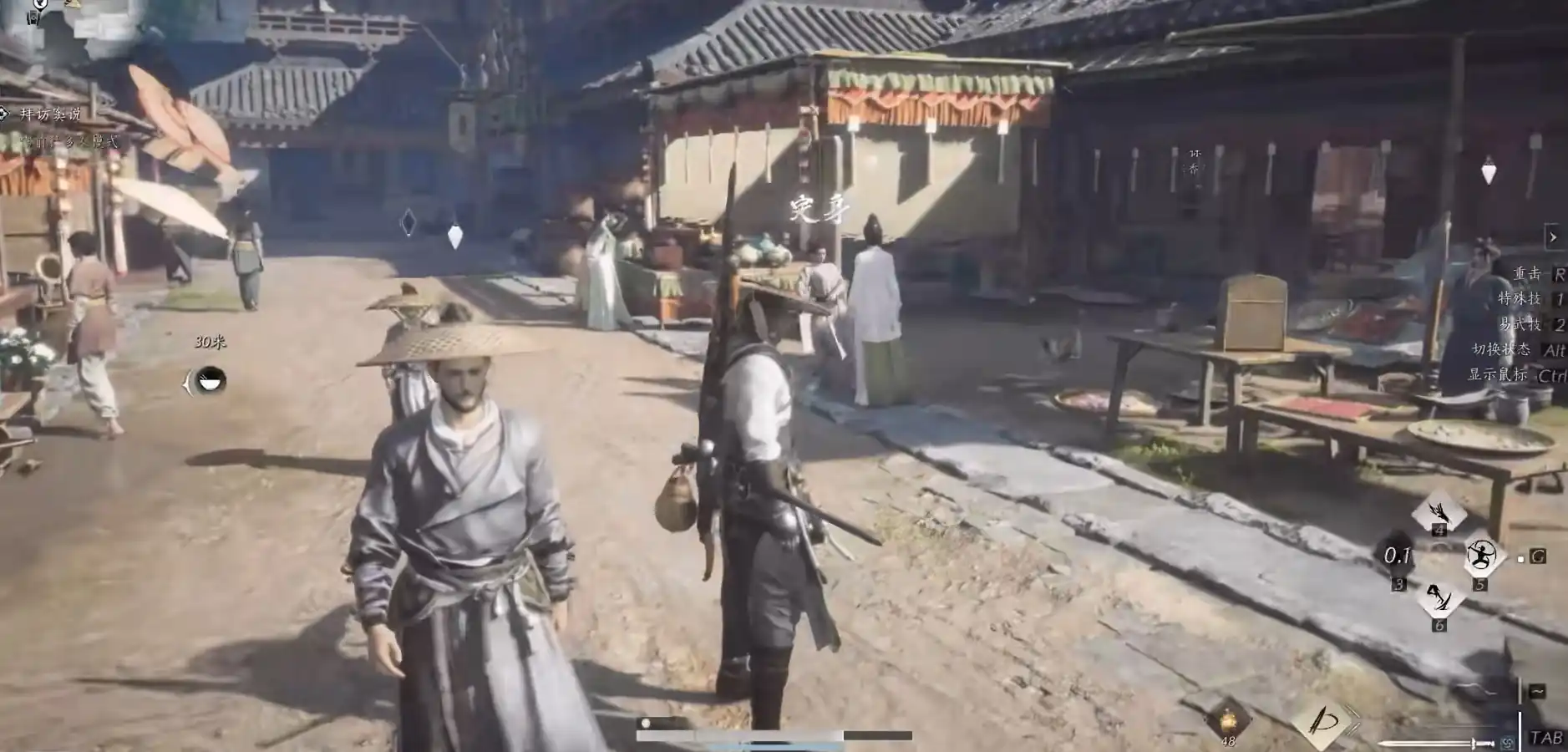Expand the right-edge panel arrow
This screenshot has width=1568, height=752.
1552,236
